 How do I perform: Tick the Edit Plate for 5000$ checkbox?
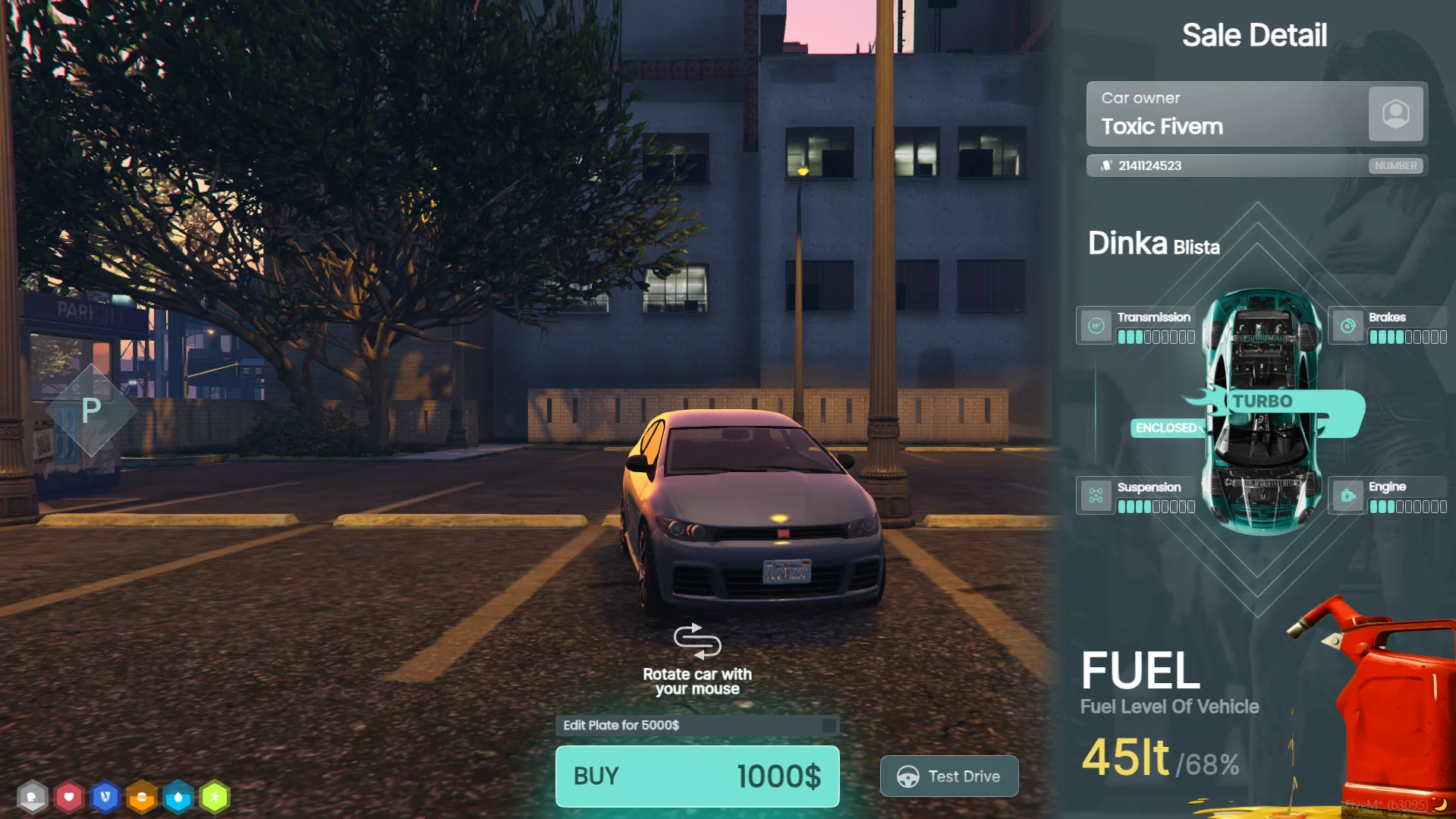point(829,726)
